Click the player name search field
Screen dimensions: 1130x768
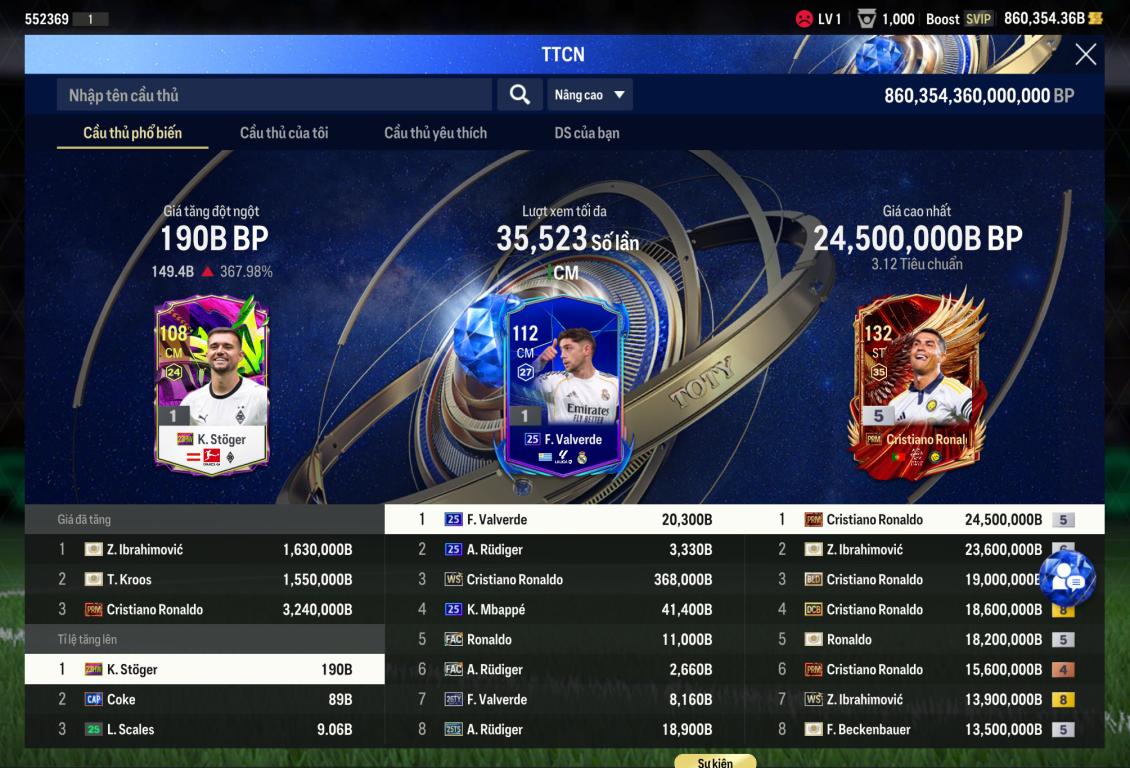274,95
